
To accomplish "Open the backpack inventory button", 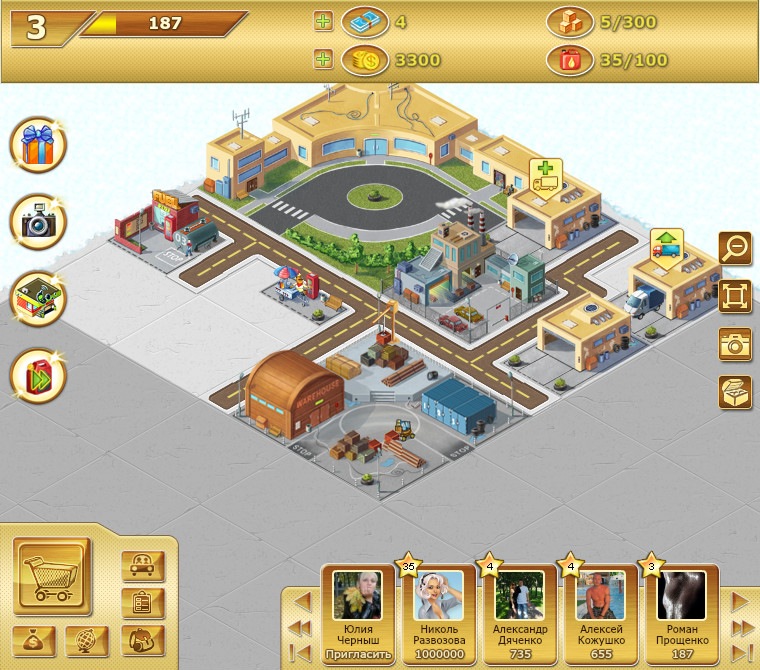I will (x=142, y=640).
